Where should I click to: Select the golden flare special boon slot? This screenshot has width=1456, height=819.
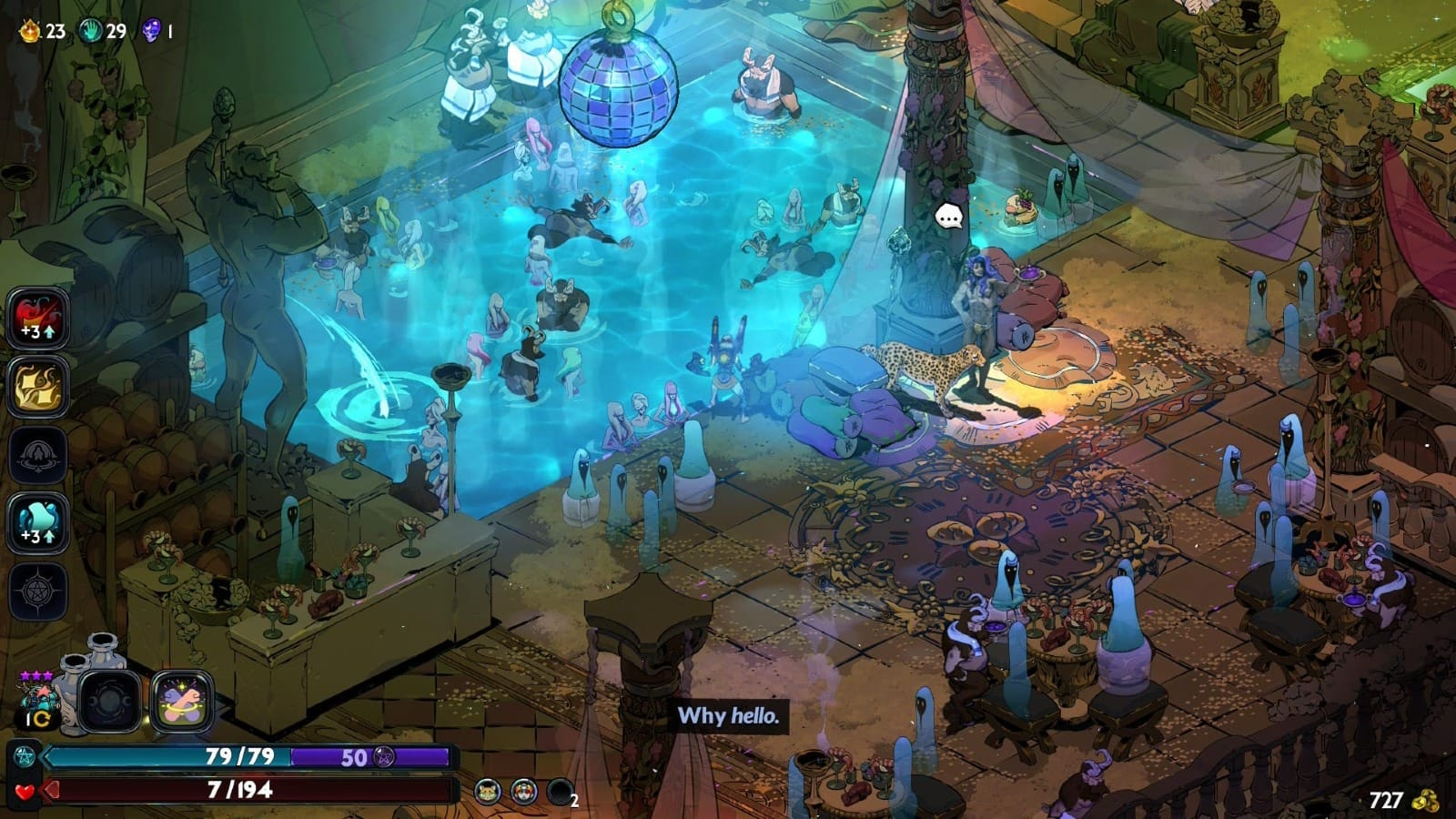38,388
